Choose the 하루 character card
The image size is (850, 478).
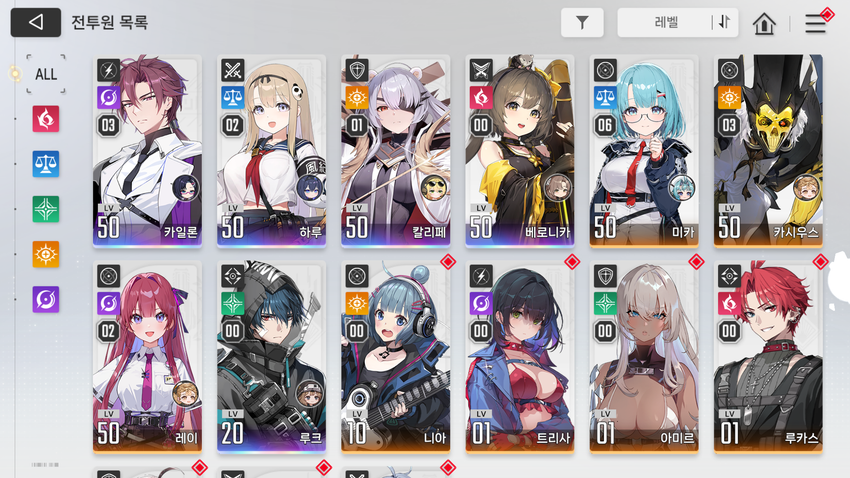point(271,150)
